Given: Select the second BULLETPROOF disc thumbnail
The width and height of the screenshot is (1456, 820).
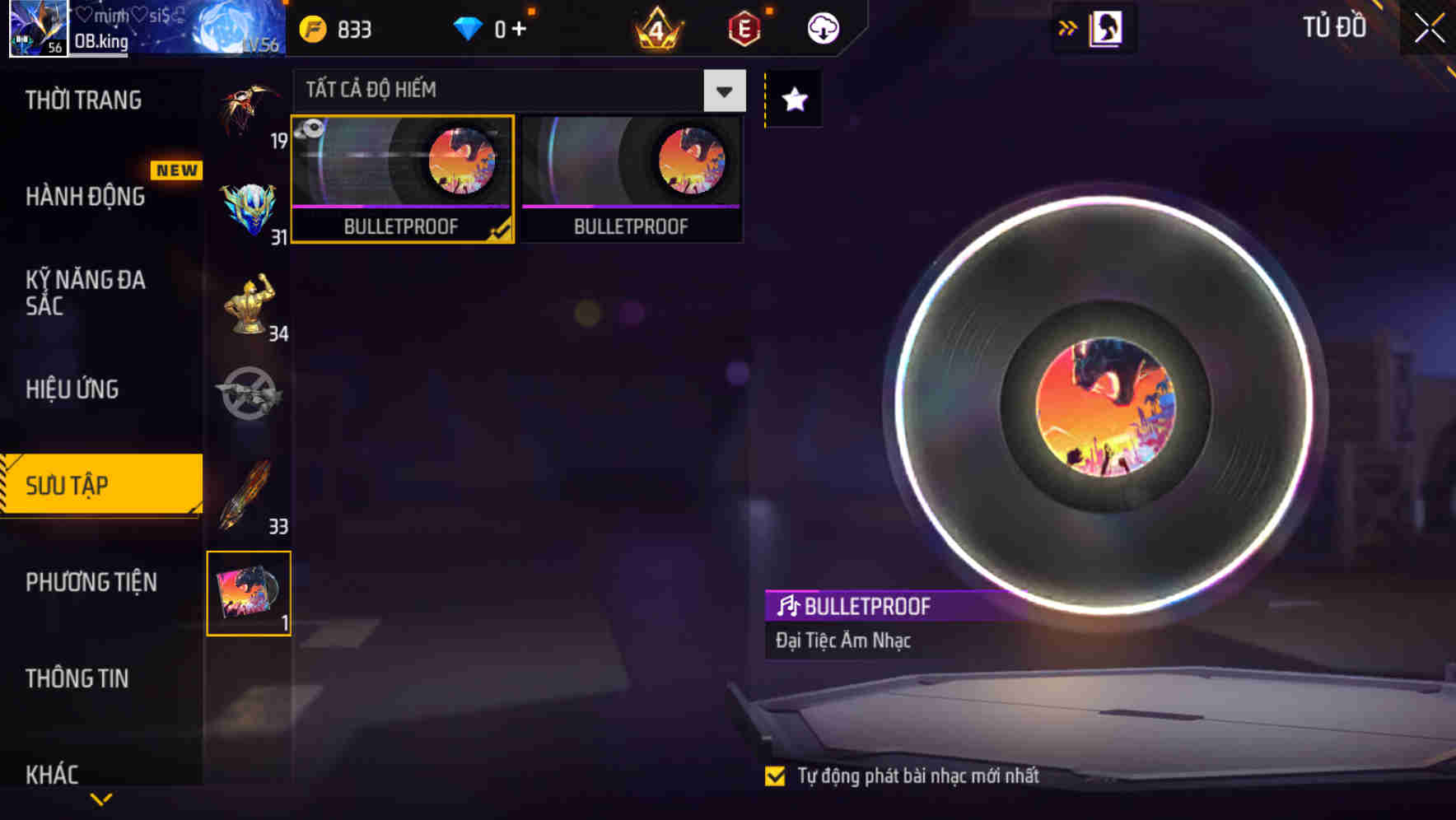Looking at the screenshot, I should click(x=631, y=179).
